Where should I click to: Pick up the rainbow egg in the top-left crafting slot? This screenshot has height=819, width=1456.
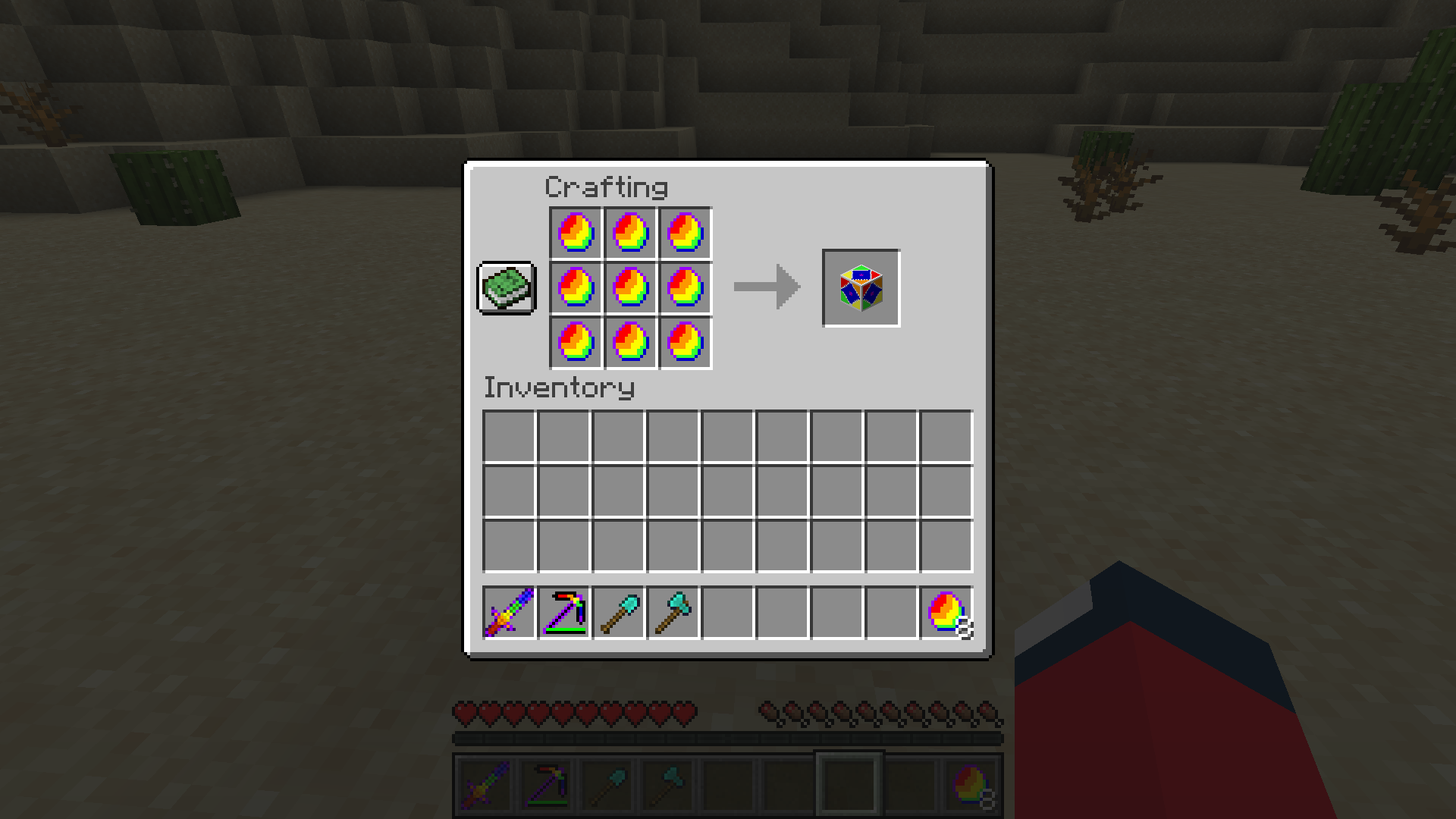tap(574, 233)
